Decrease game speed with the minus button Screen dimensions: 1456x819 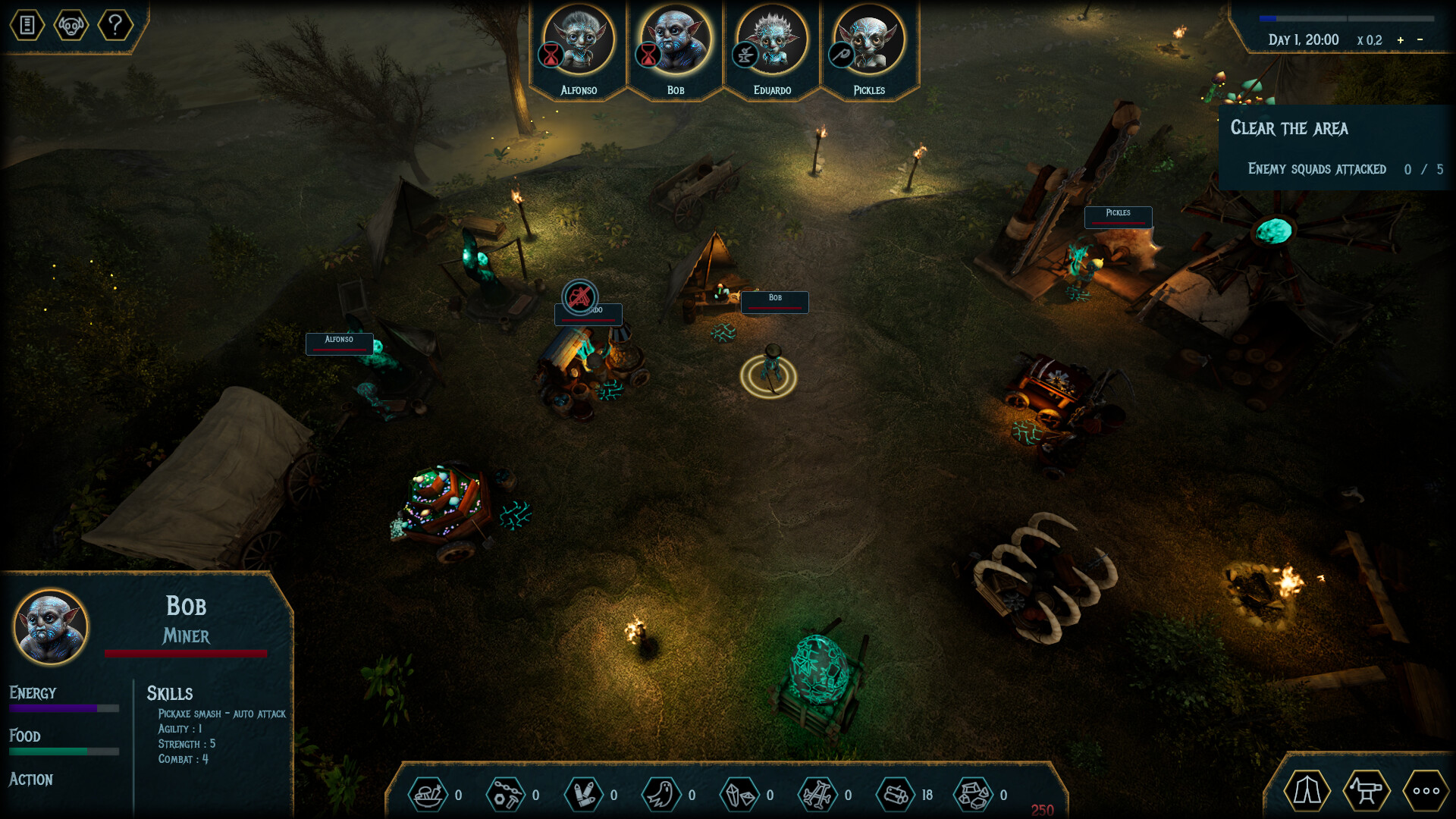(1421, 40)
